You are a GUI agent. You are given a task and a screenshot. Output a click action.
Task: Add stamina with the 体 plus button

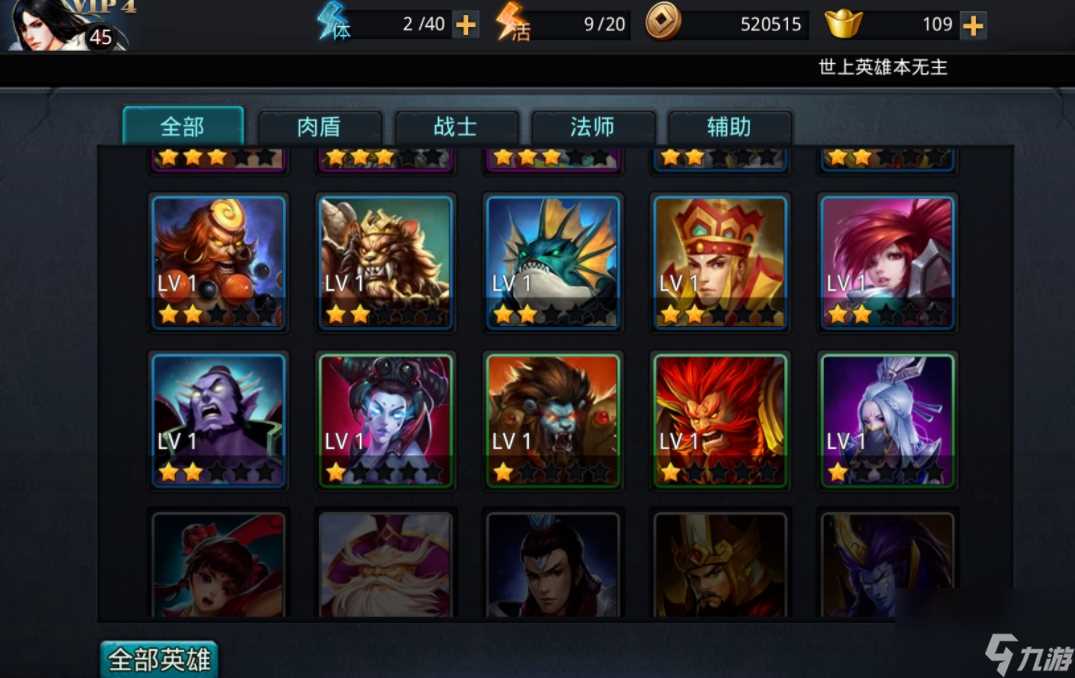coord(466,25)
